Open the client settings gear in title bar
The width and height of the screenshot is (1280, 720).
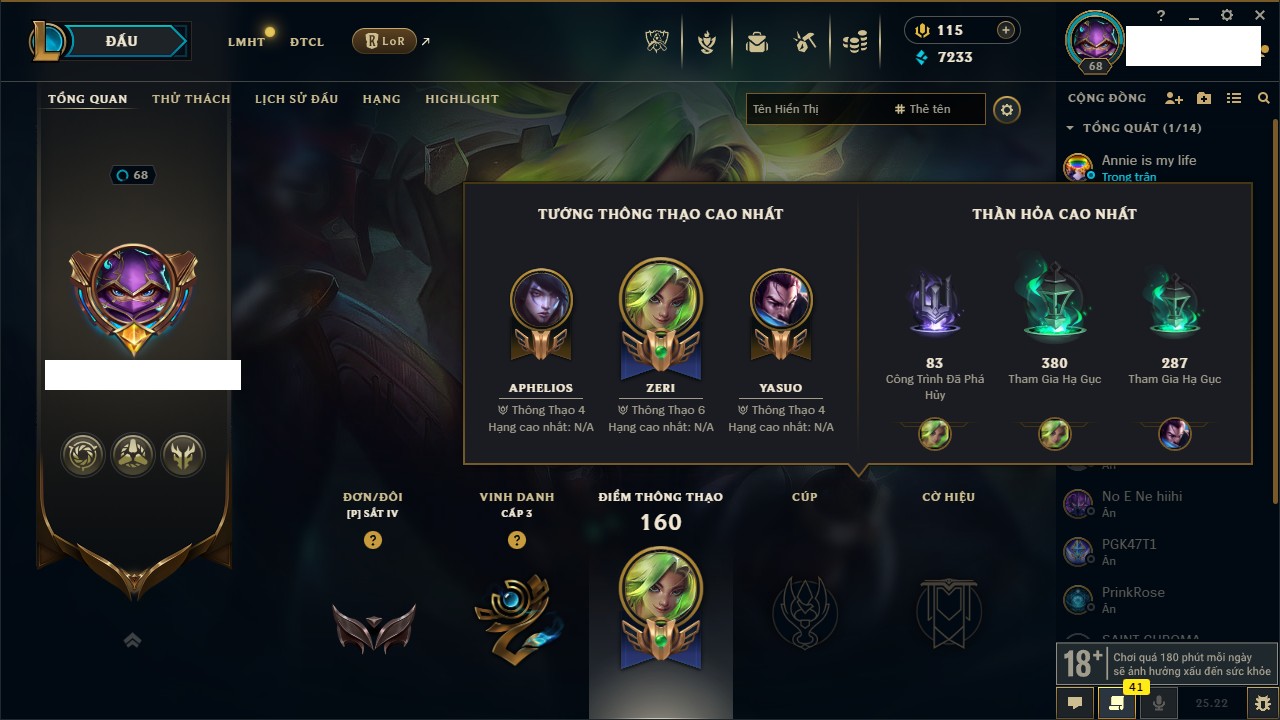1227,15
